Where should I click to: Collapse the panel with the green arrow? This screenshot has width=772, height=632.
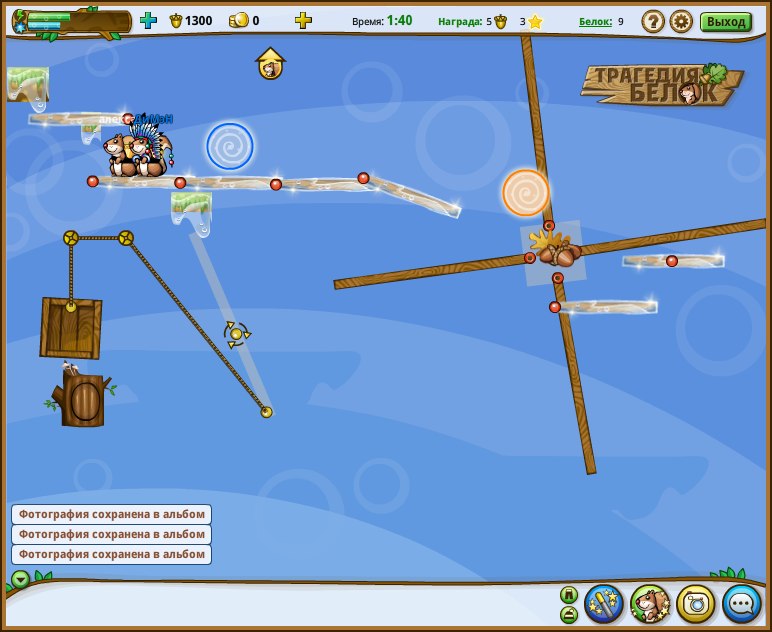(x=20, y=579)
